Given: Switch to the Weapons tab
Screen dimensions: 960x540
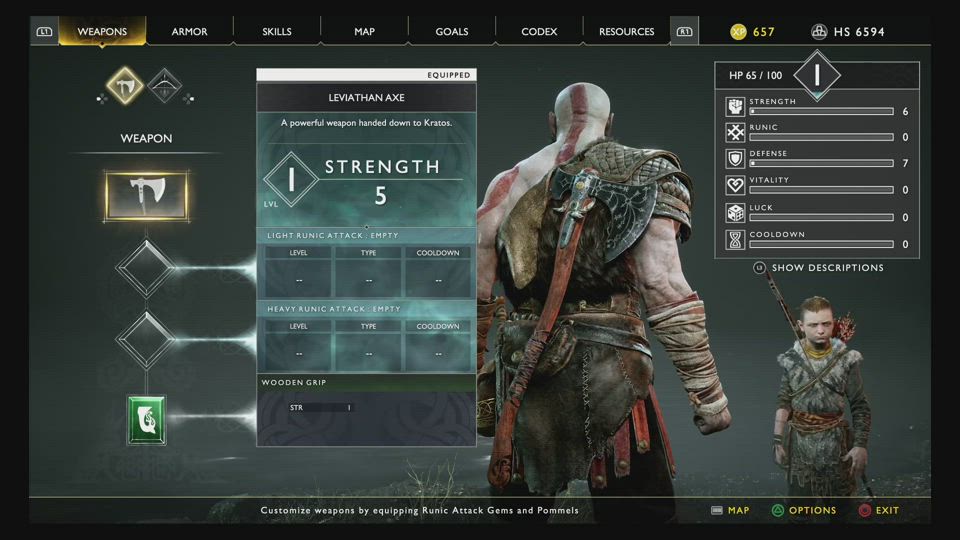Looking at the screenshot, I should point(102,32).
